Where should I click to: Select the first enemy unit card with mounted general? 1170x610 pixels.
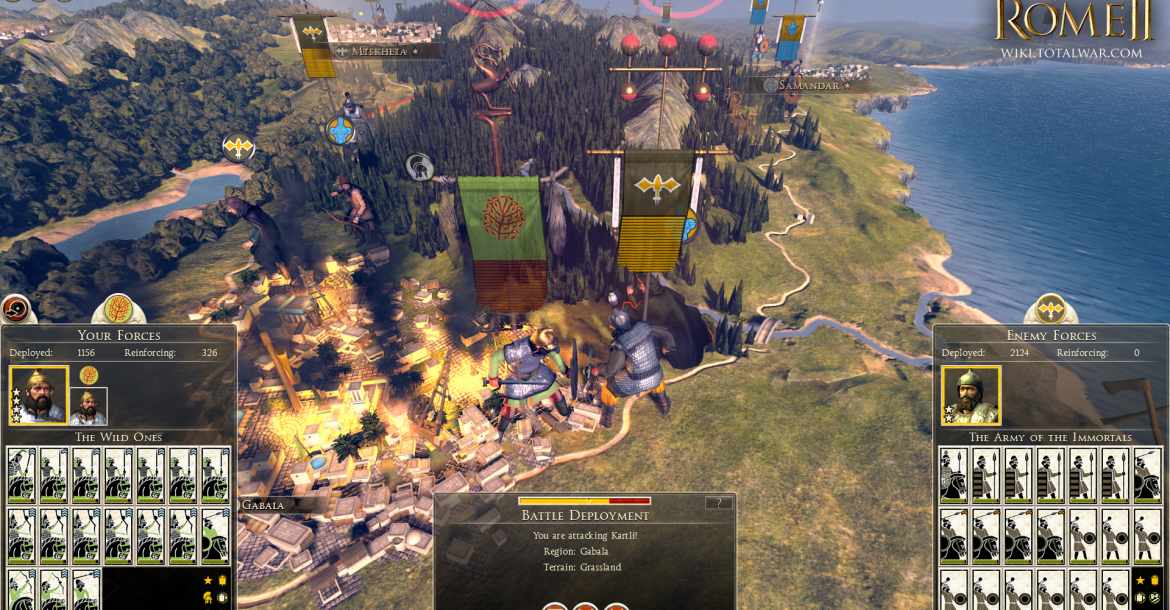pyautogui.click(x=953, y=474)
